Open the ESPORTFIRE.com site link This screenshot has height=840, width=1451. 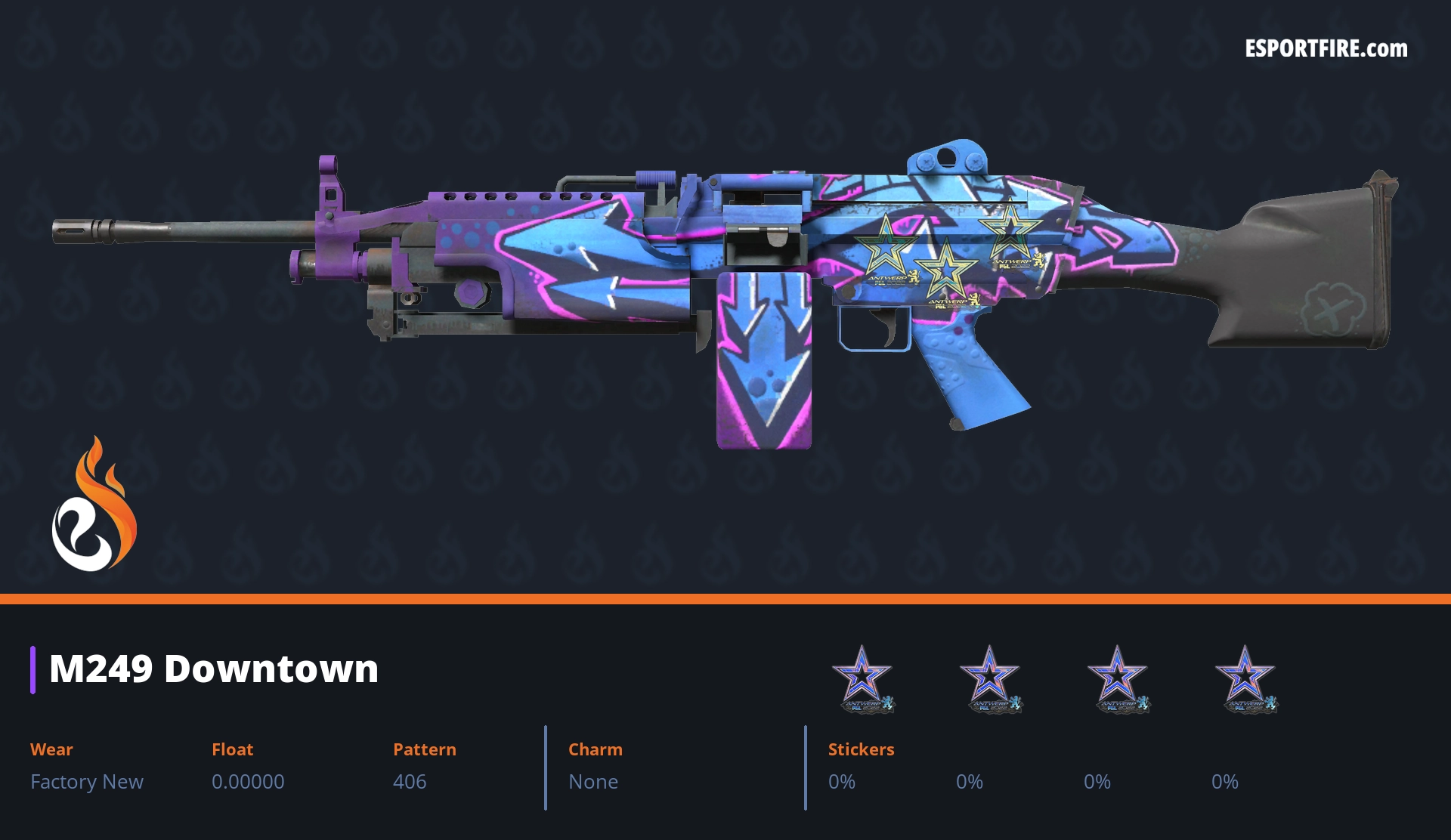1326,49
